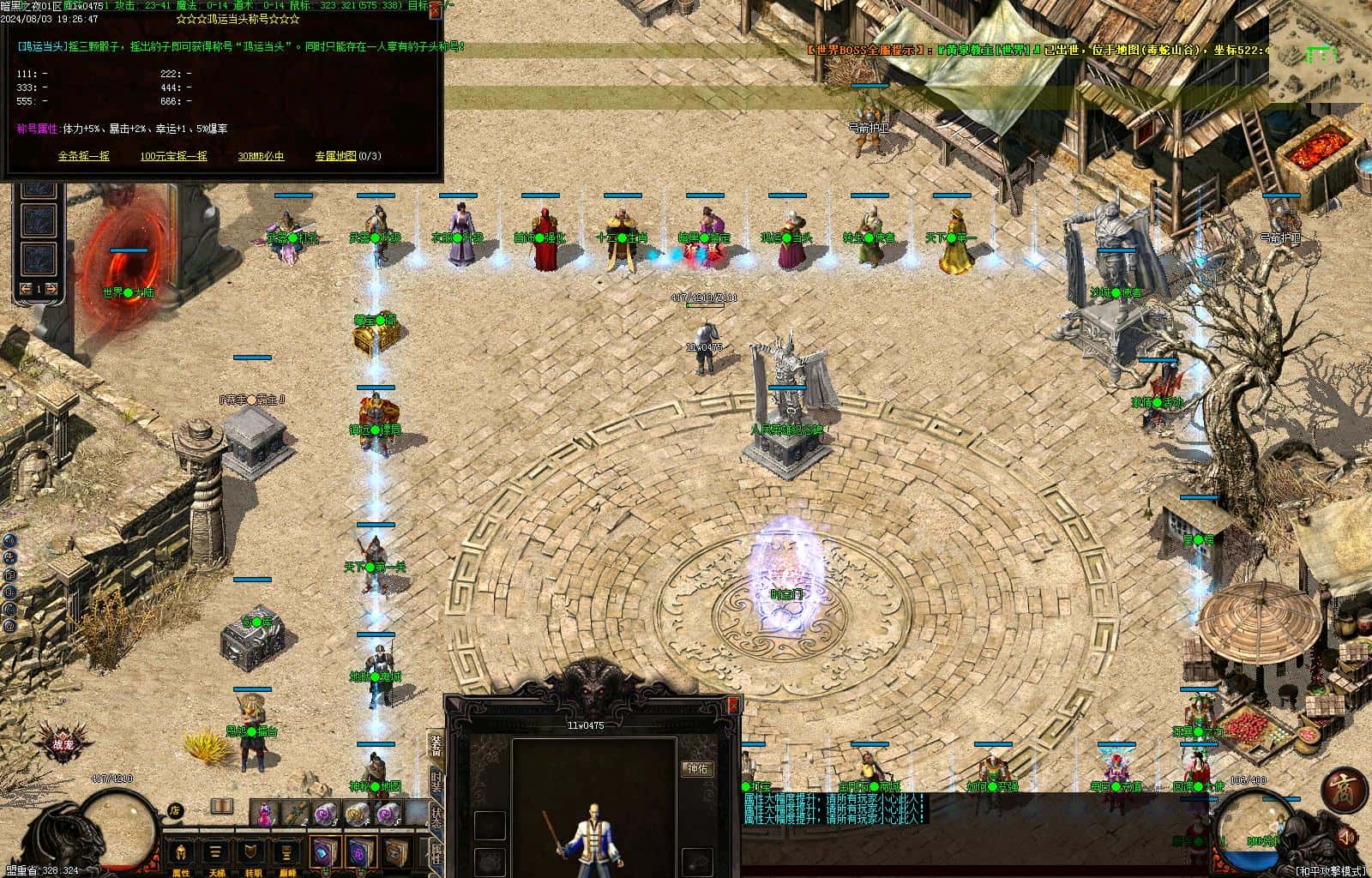Open the 战宠 battle pet icon

(x=63, y=745)
